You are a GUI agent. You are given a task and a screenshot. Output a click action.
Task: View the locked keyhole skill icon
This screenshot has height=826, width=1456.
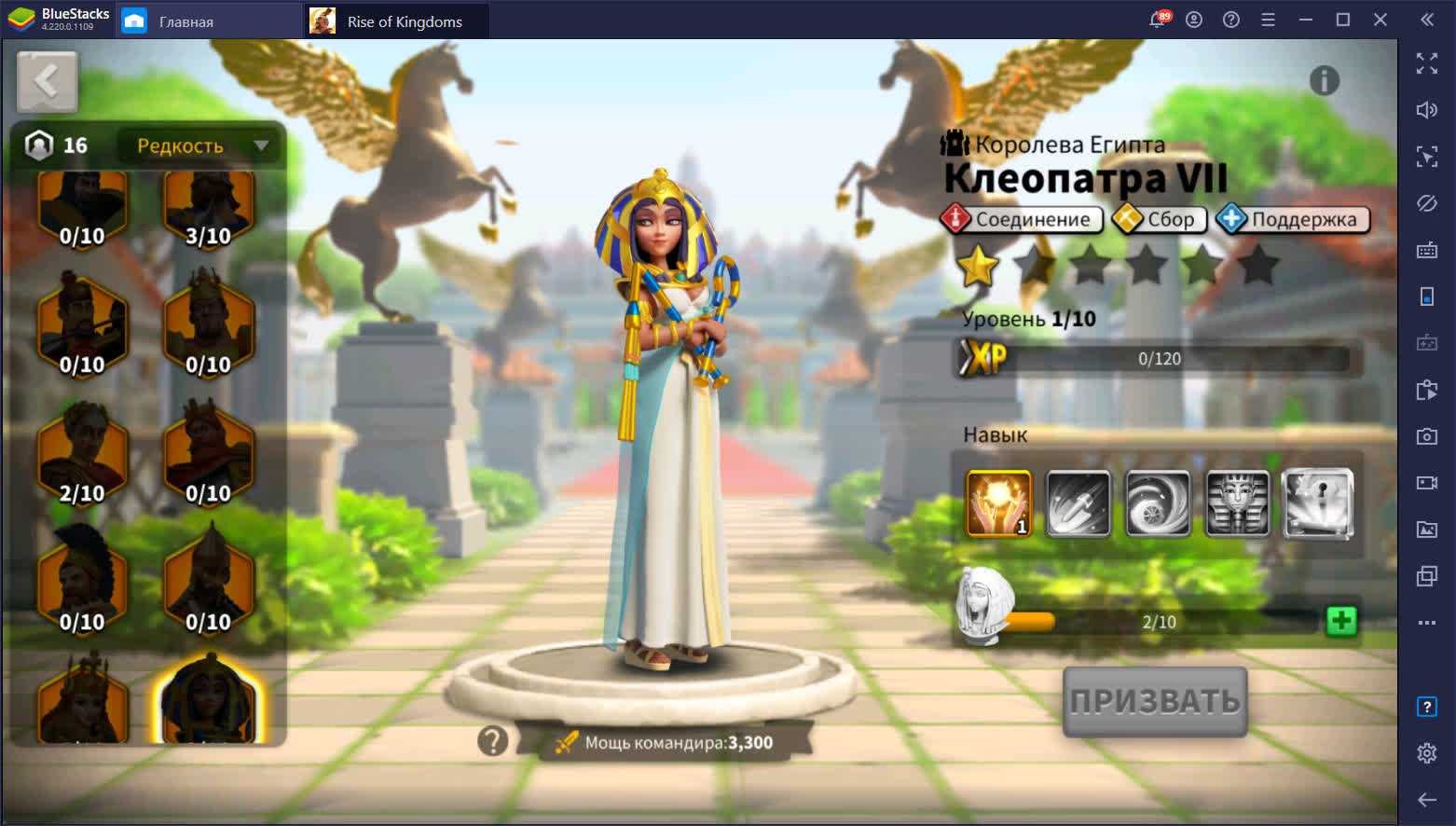[1317, 504]
